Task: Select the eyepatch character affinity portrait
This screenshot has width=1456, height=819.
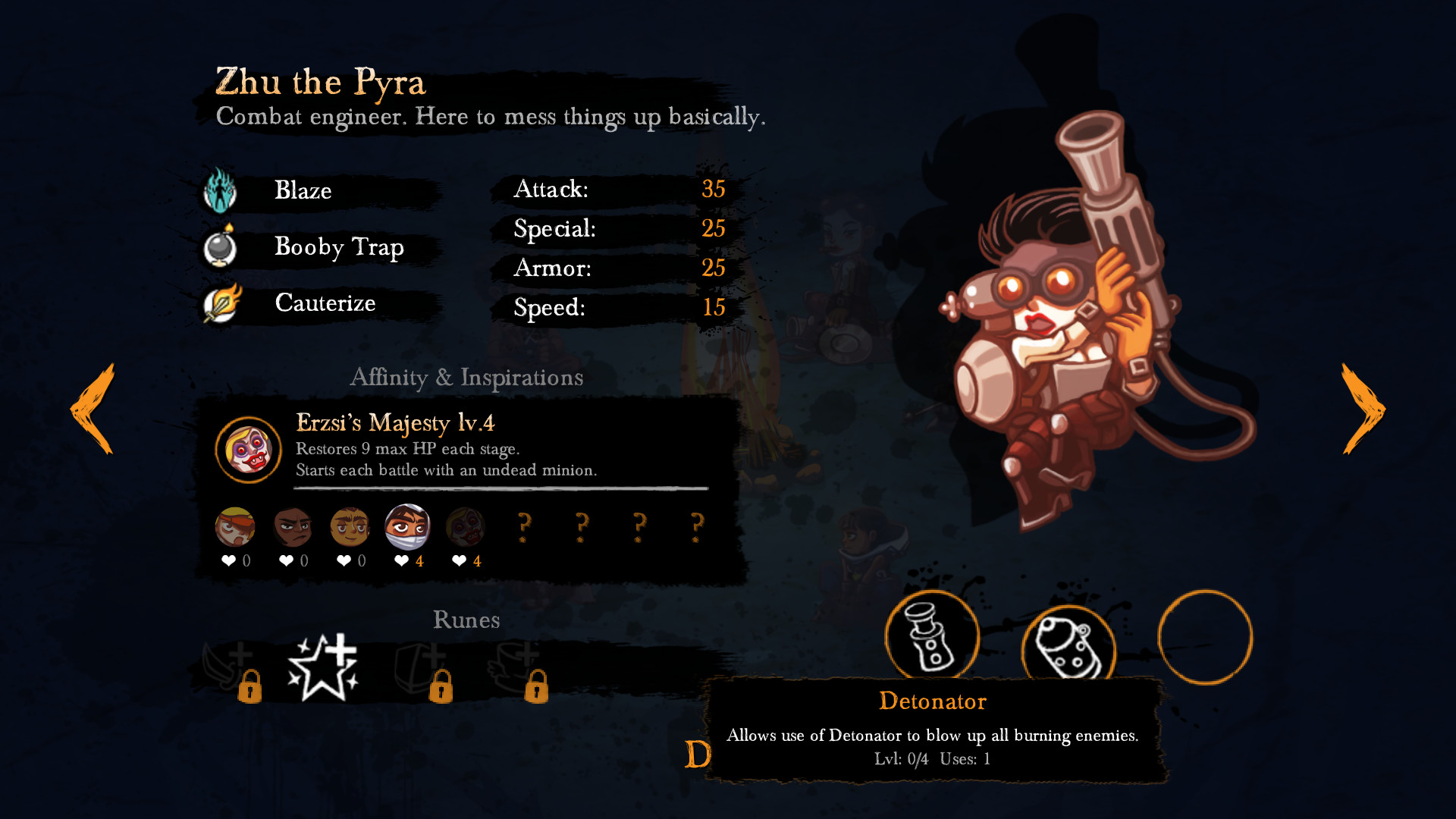Action: pyautogui.click(x=235, y=527)
